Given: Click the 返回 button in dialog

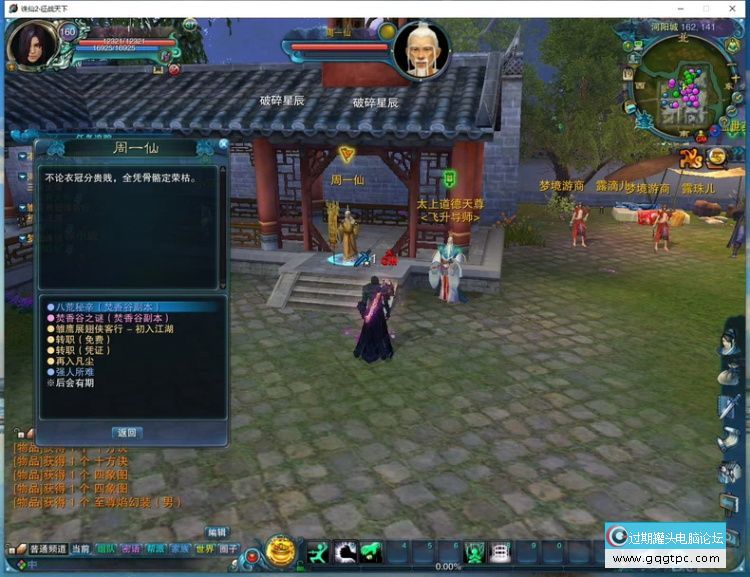Looking at the screenshot, I should tap(126, 433).
